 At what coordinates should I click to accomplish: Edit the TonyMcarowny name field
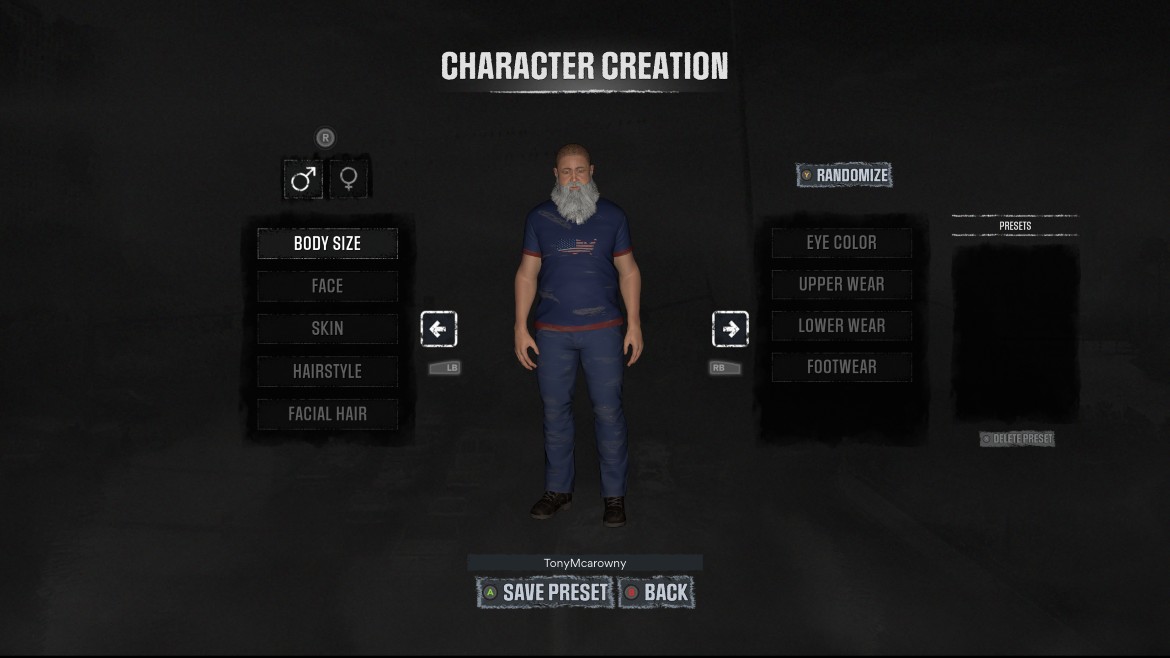(585, 563)
